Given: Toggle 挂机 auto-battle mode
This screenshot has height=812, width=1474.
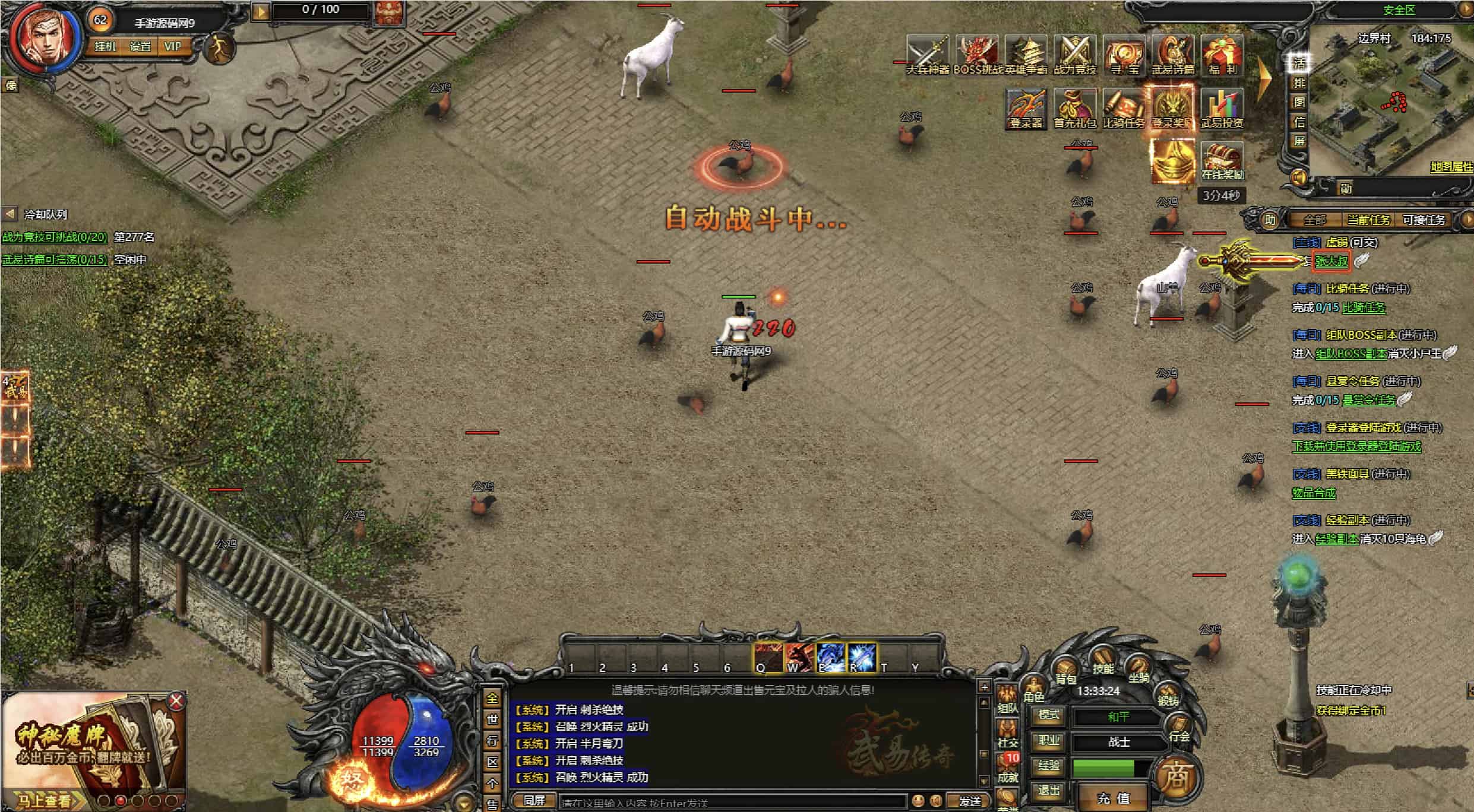Looking at the screenshot, I should pos(105,46).
